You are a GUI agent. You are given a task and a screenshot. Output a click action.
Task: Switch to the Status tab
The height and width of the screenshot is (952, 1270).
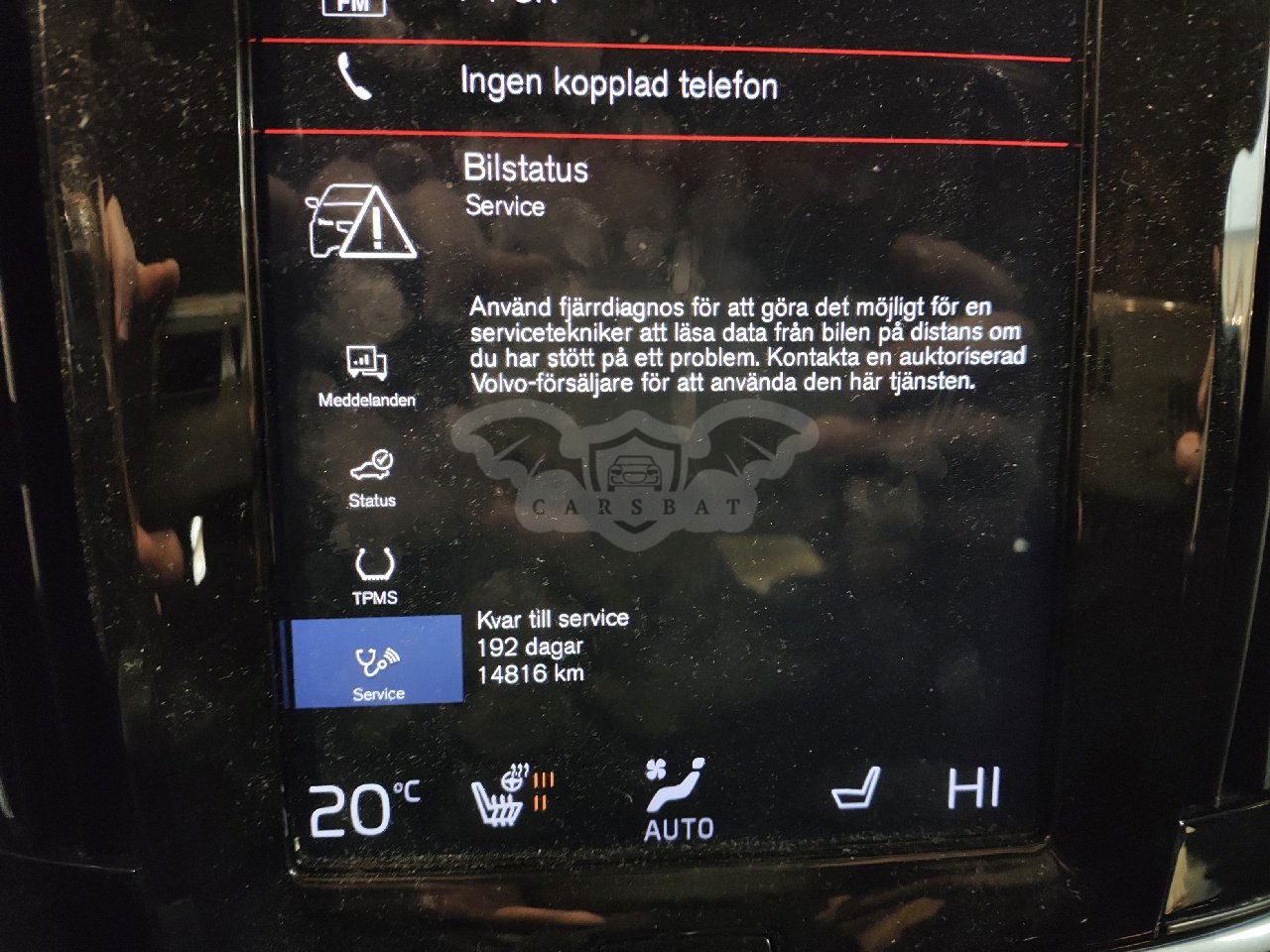pyautogui.click(x=371, y=478)
